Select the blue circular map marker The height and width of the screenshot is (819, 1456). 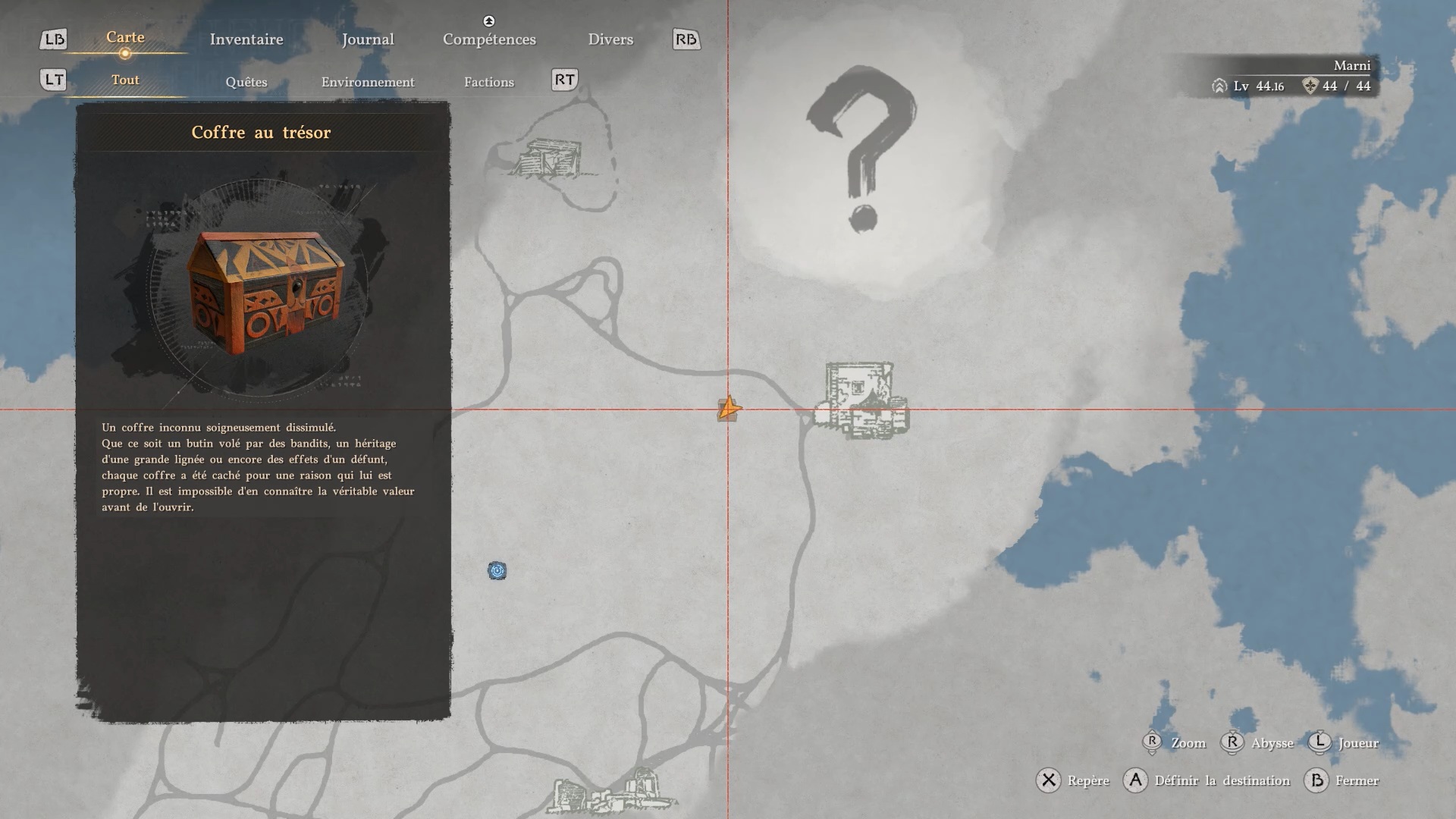coord(497,571)
